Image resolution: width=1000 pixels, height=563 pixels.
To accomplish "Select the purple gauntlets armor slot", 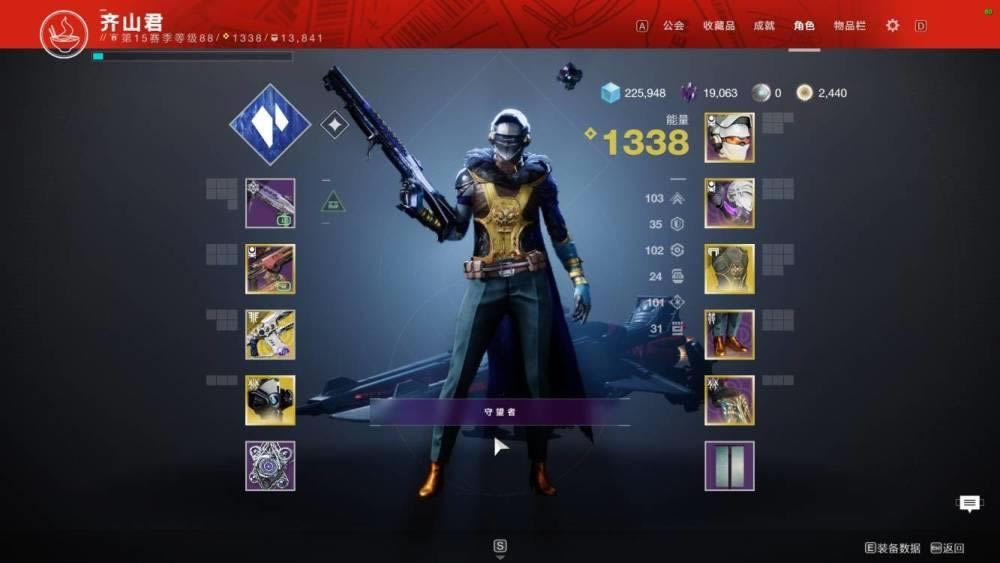I will pyautogui.click(x=729, y=203).
